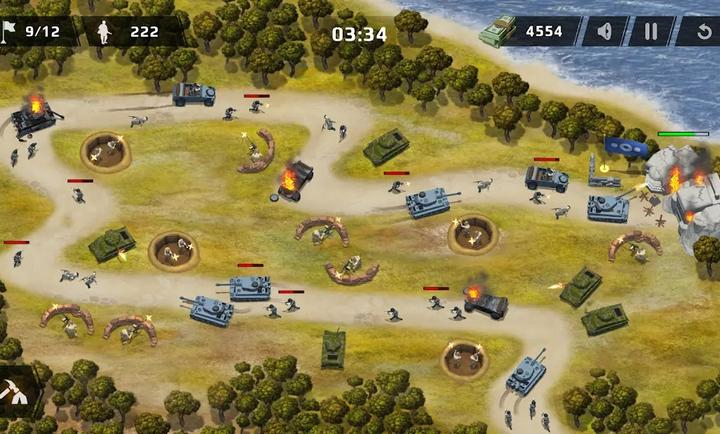The width and height of the screenshot is (720, 434).
Task: Open the hammer build menu
Action: pos(17,395)
